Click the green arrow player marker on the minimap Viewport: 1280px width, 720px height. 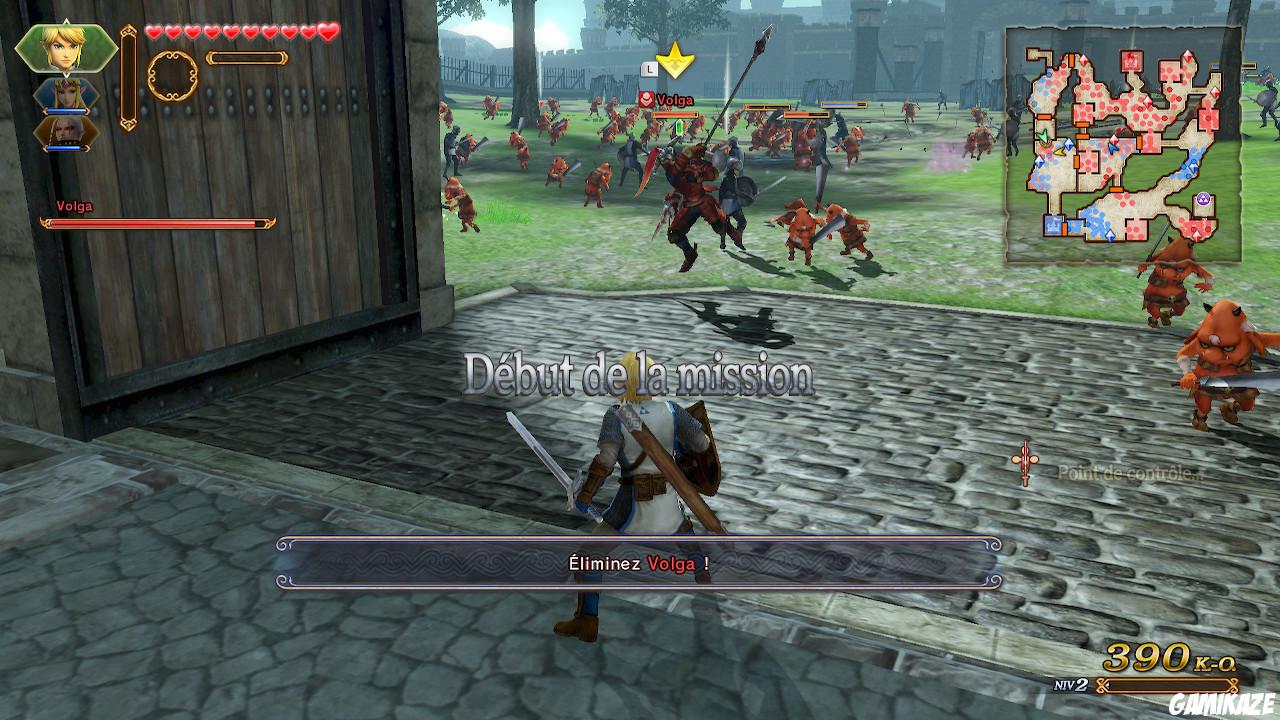[1042, 136]
